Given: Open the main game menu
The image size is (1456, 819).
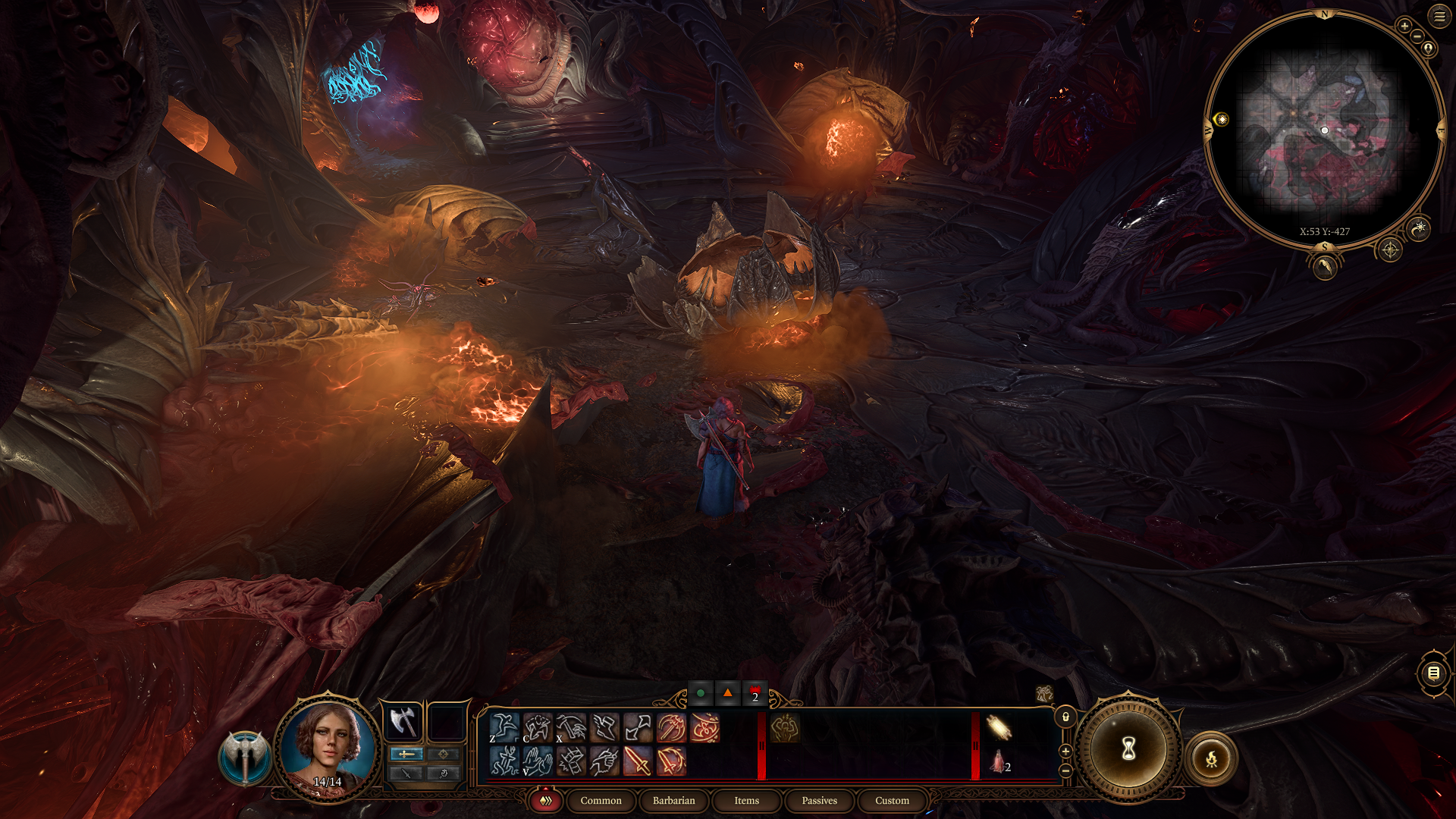Looking at the screenshot, I should (x=1439, y=16).
